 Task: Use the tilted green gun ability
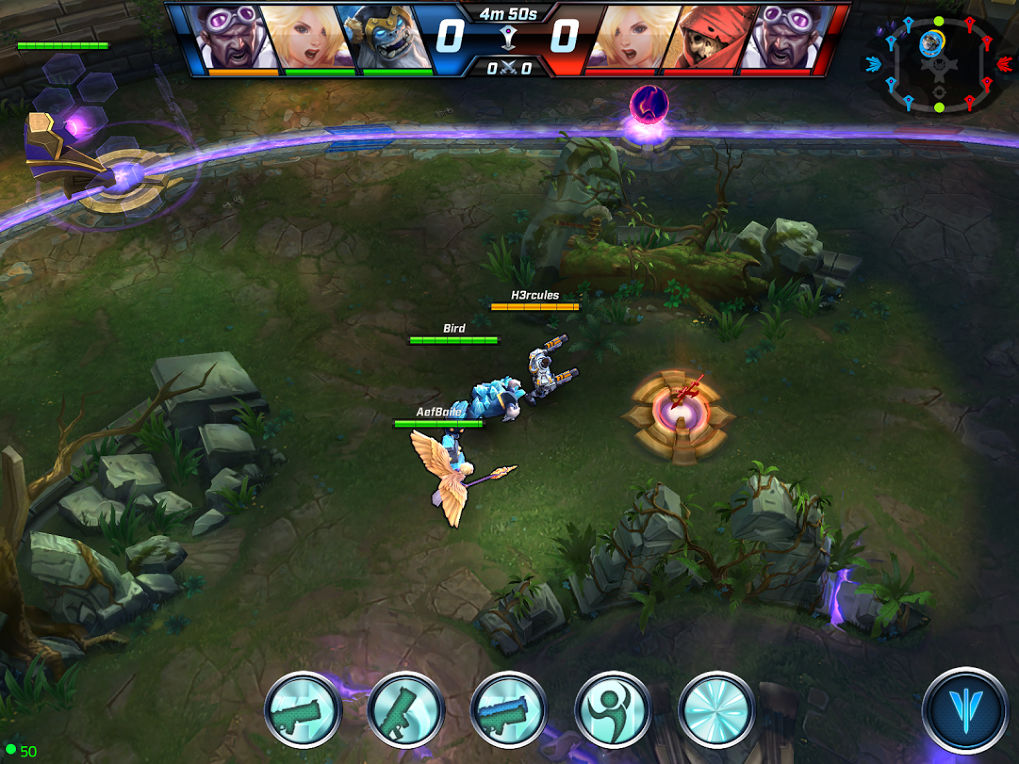coord(405,710)
